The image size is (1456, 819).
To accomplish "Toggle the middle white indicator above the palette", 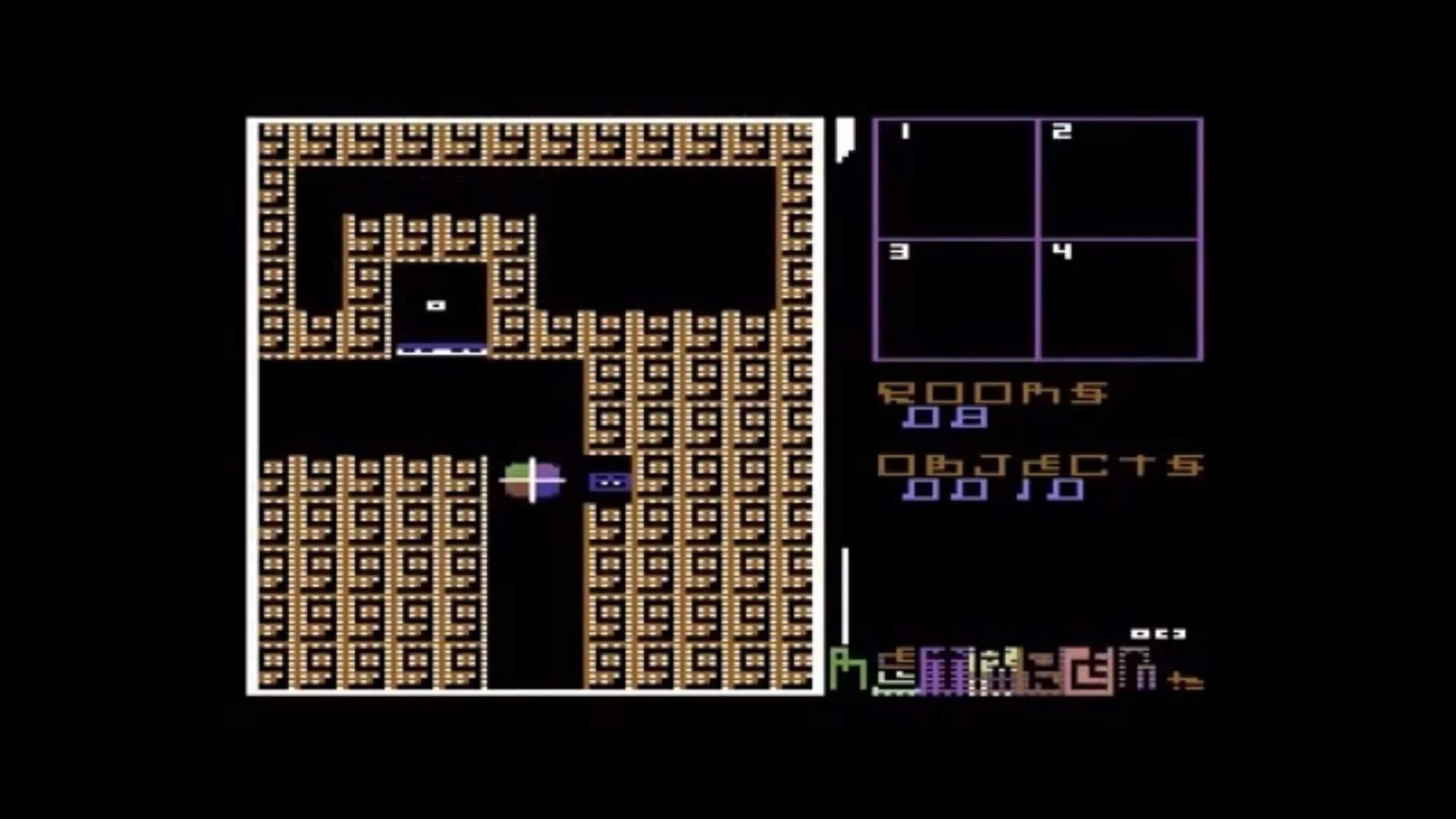I will coord(1163,634).
